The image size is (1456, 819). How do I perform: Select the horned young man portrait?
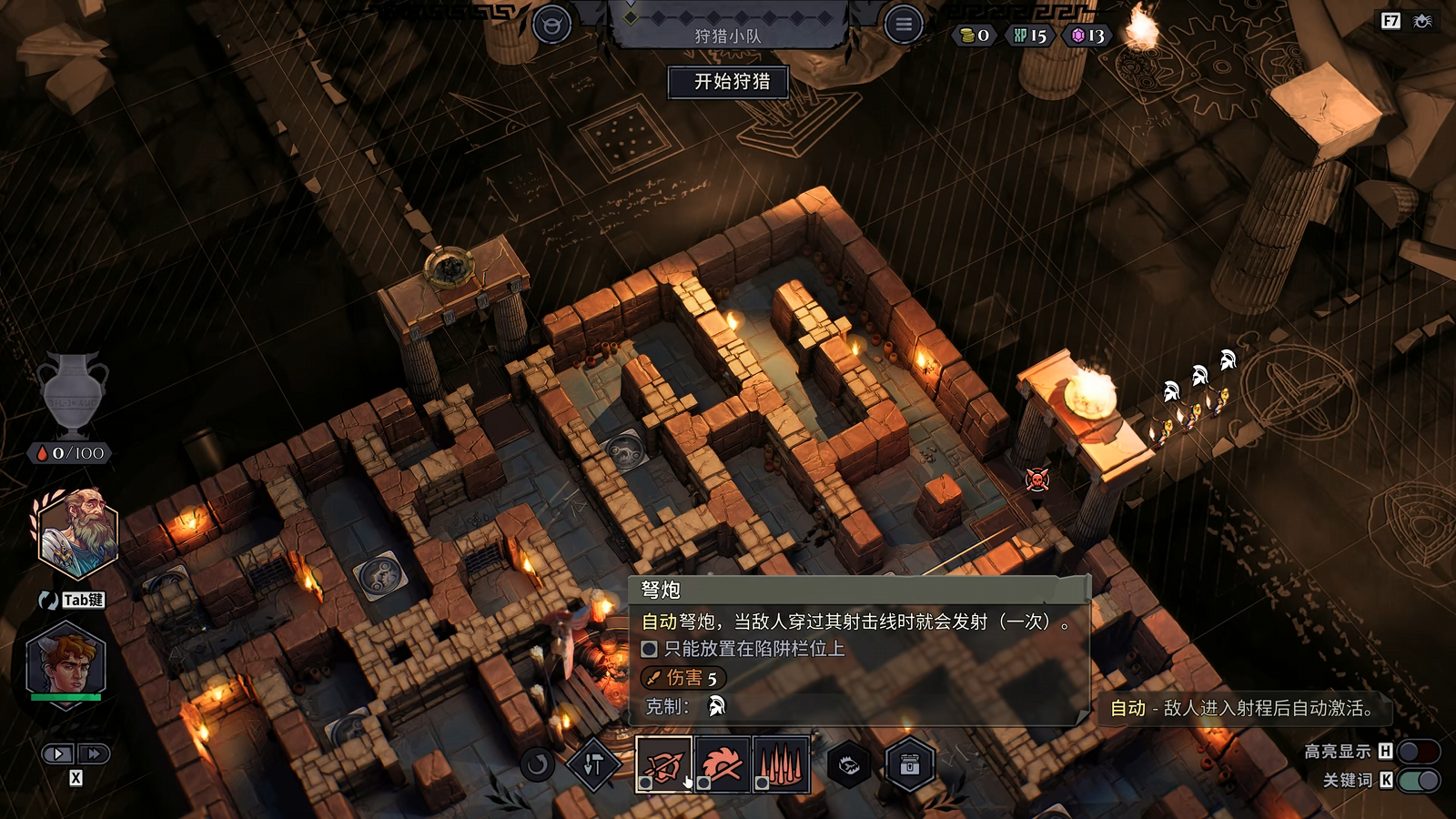[66, 662]
